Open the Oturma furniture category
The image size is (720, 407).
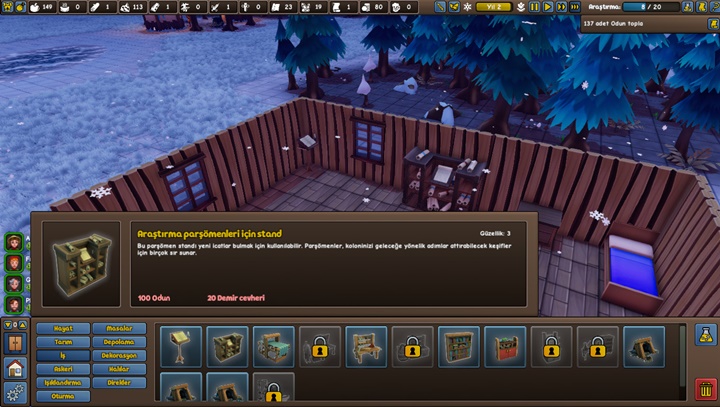pyautogui.click(x=63, y=396)
